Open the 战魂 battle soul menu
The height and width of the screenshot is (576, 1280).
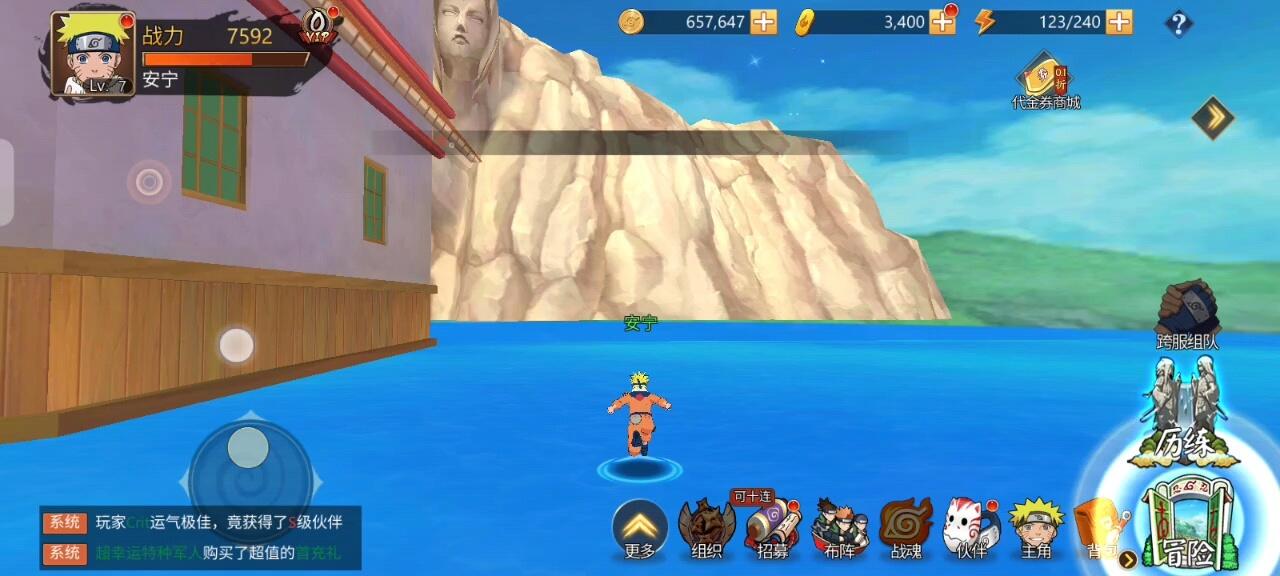[x=906, y=528]
